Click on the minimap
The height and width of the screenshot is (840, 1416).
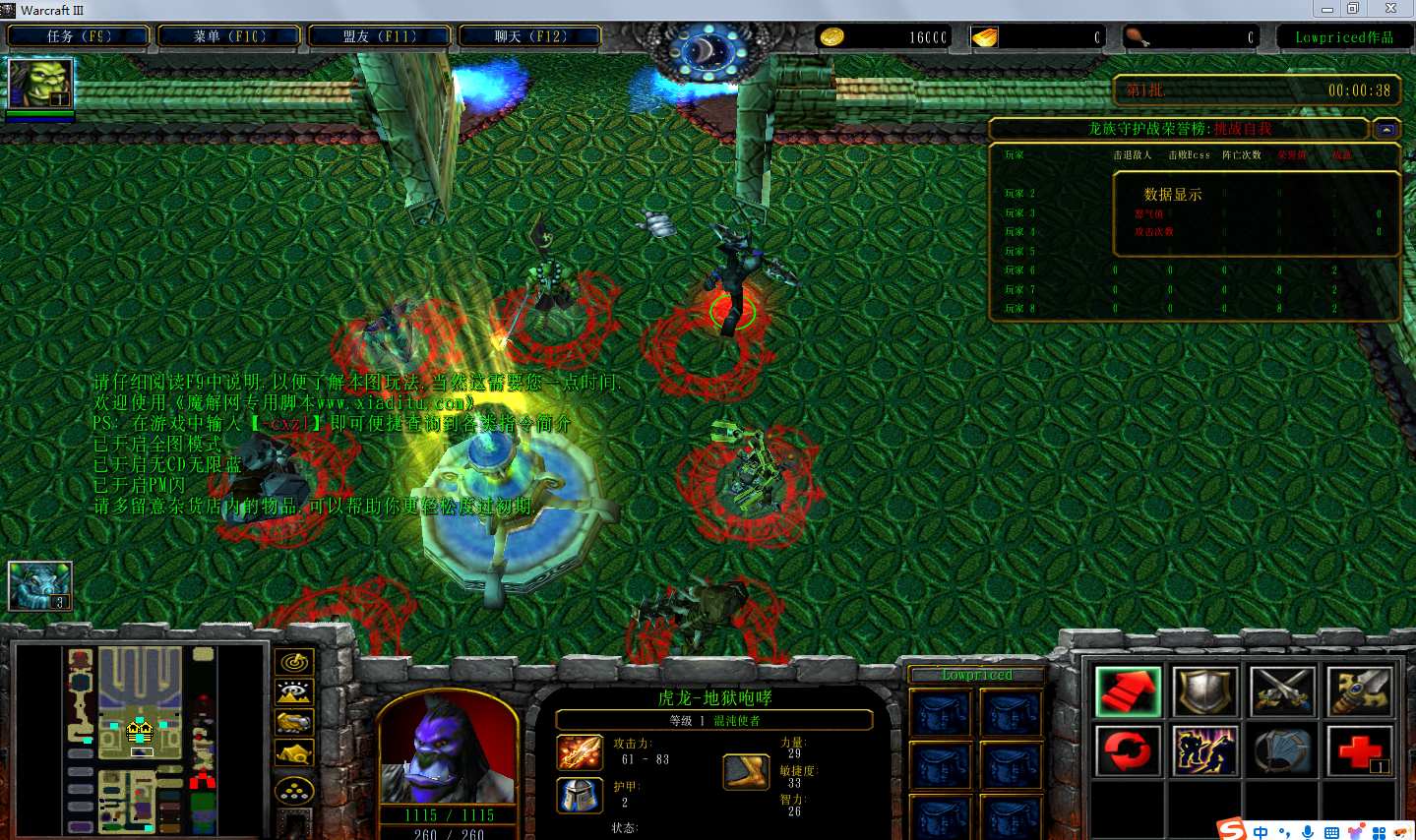tap(140, 740)
